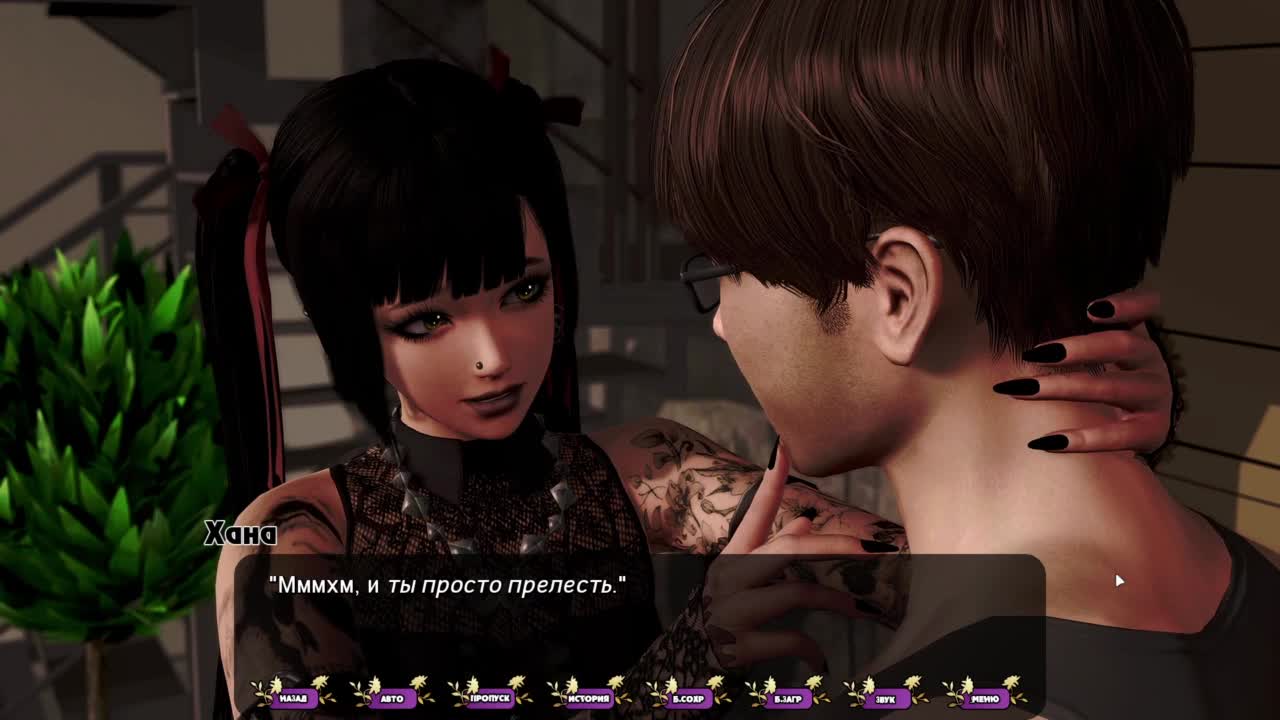Open sound options via ЗВУК
1280x720 pixels.
pos(886,698)
